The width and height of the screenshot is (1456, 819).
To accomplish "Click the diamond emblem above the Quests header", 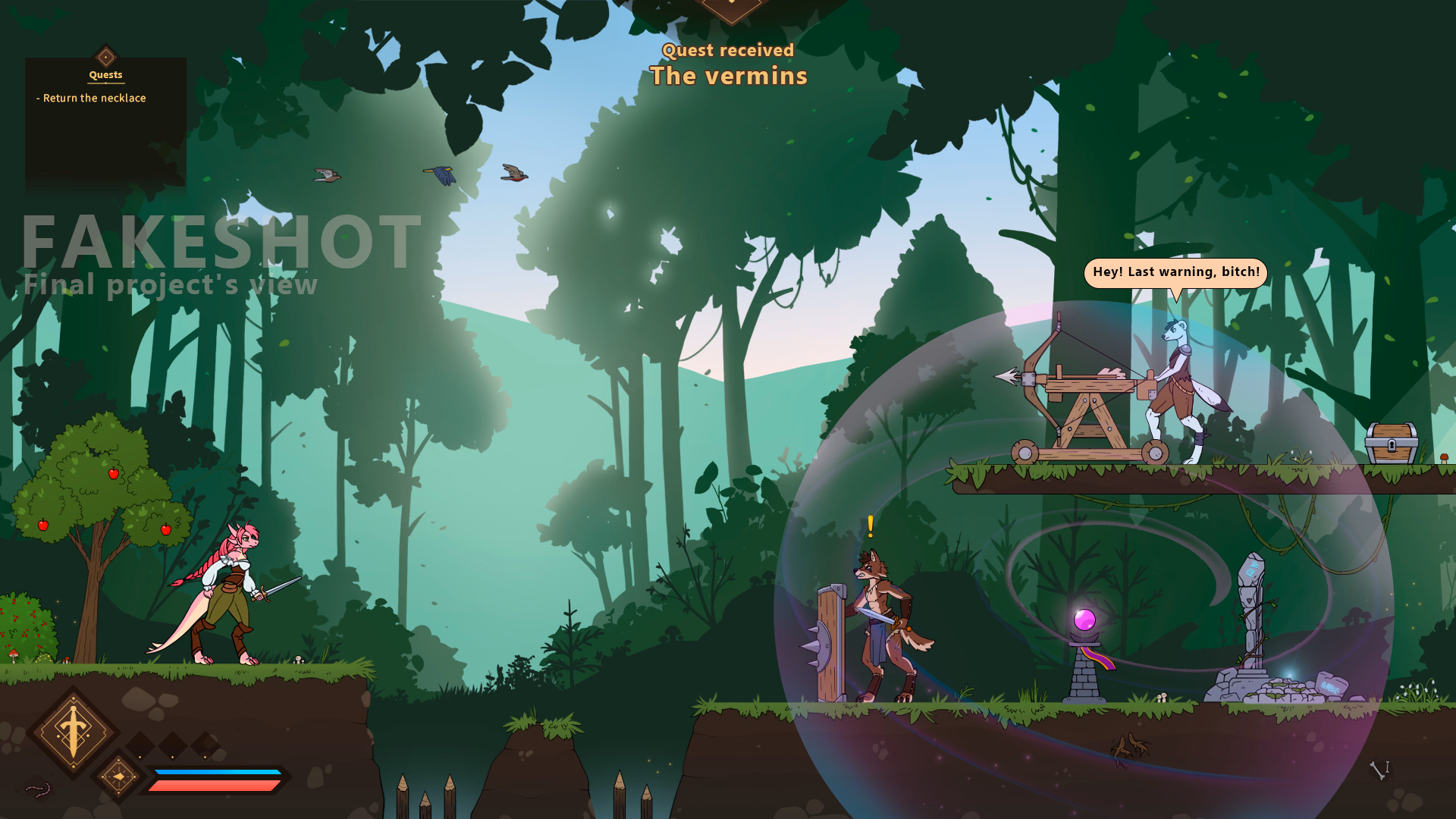I will 105,56.
